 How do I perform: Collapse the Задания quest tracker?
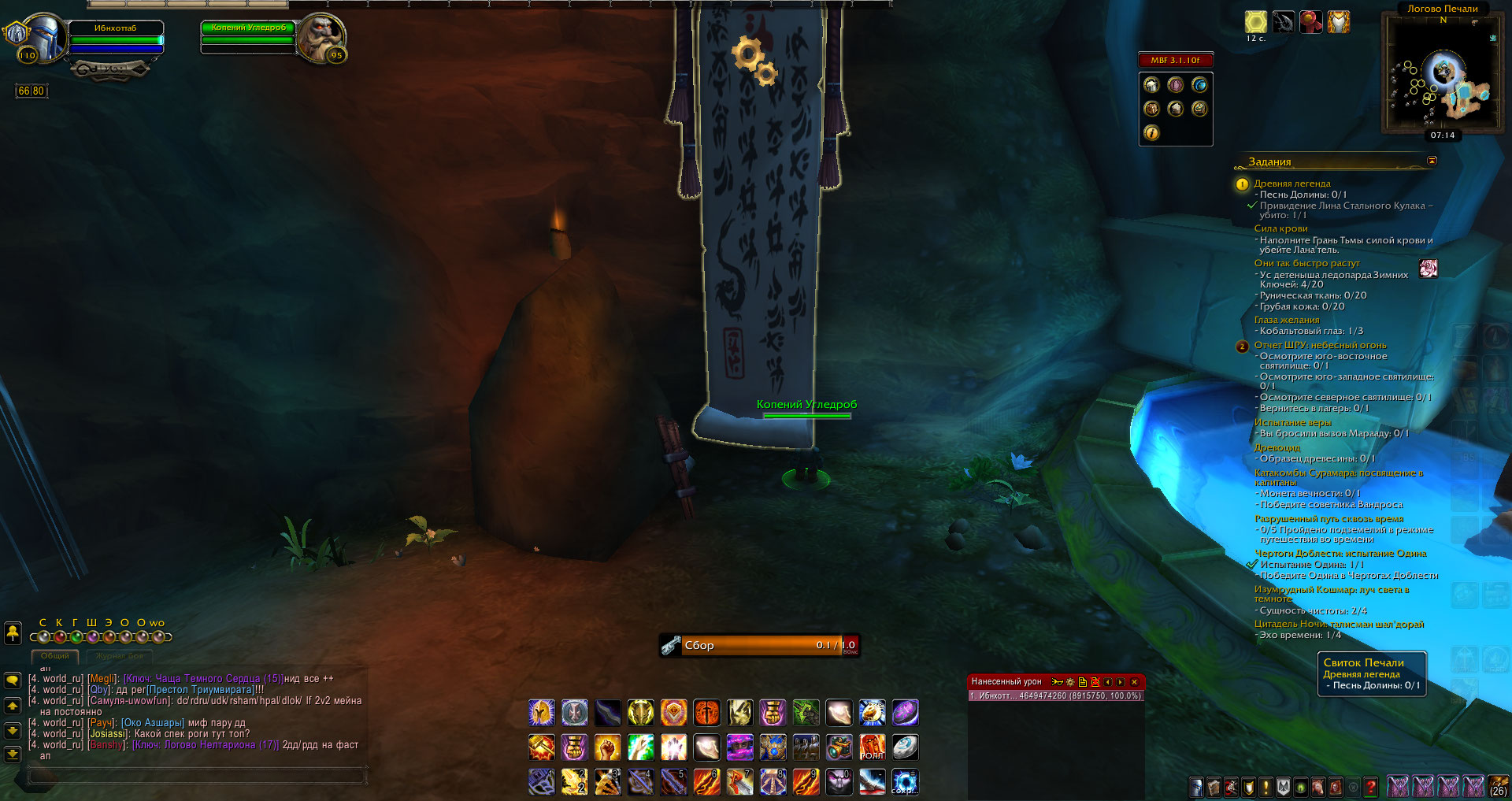(x=1432, y=161)
